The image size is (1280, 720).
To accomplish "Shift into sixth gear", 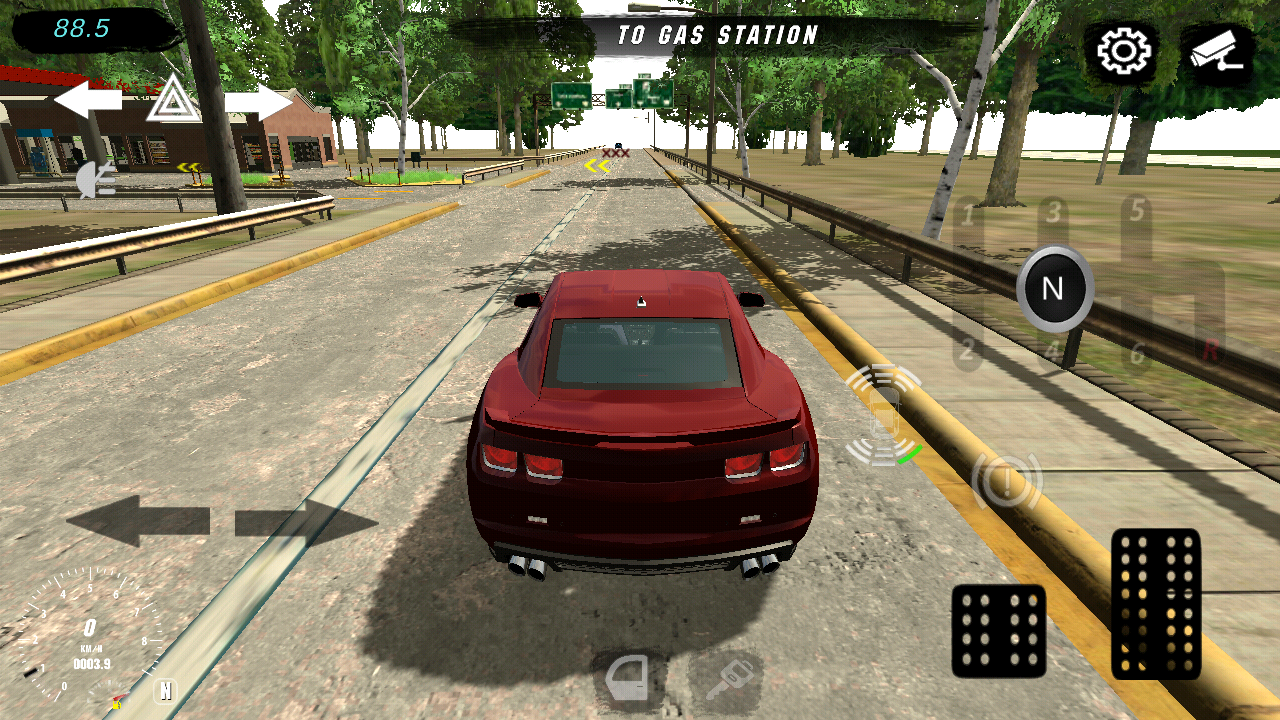I will coord(1137,354).
